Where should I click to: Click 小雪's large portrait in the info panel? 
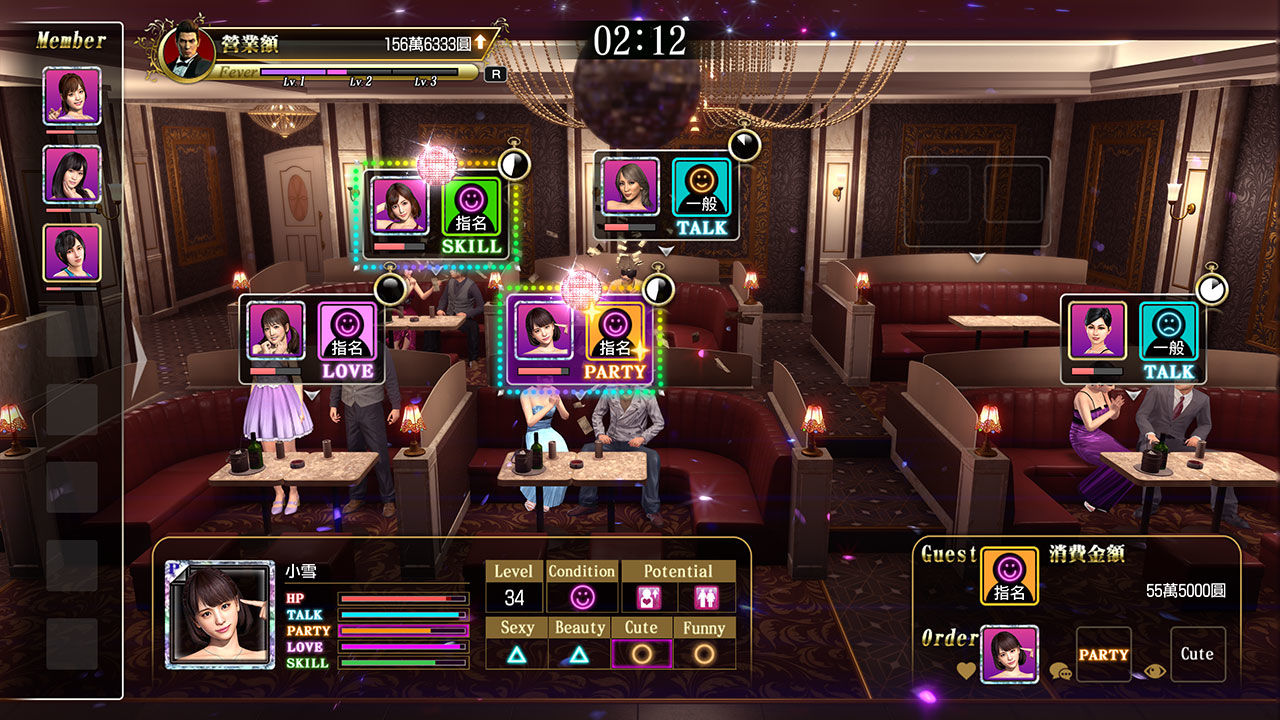pyautogui.click(x=220, y=614)
